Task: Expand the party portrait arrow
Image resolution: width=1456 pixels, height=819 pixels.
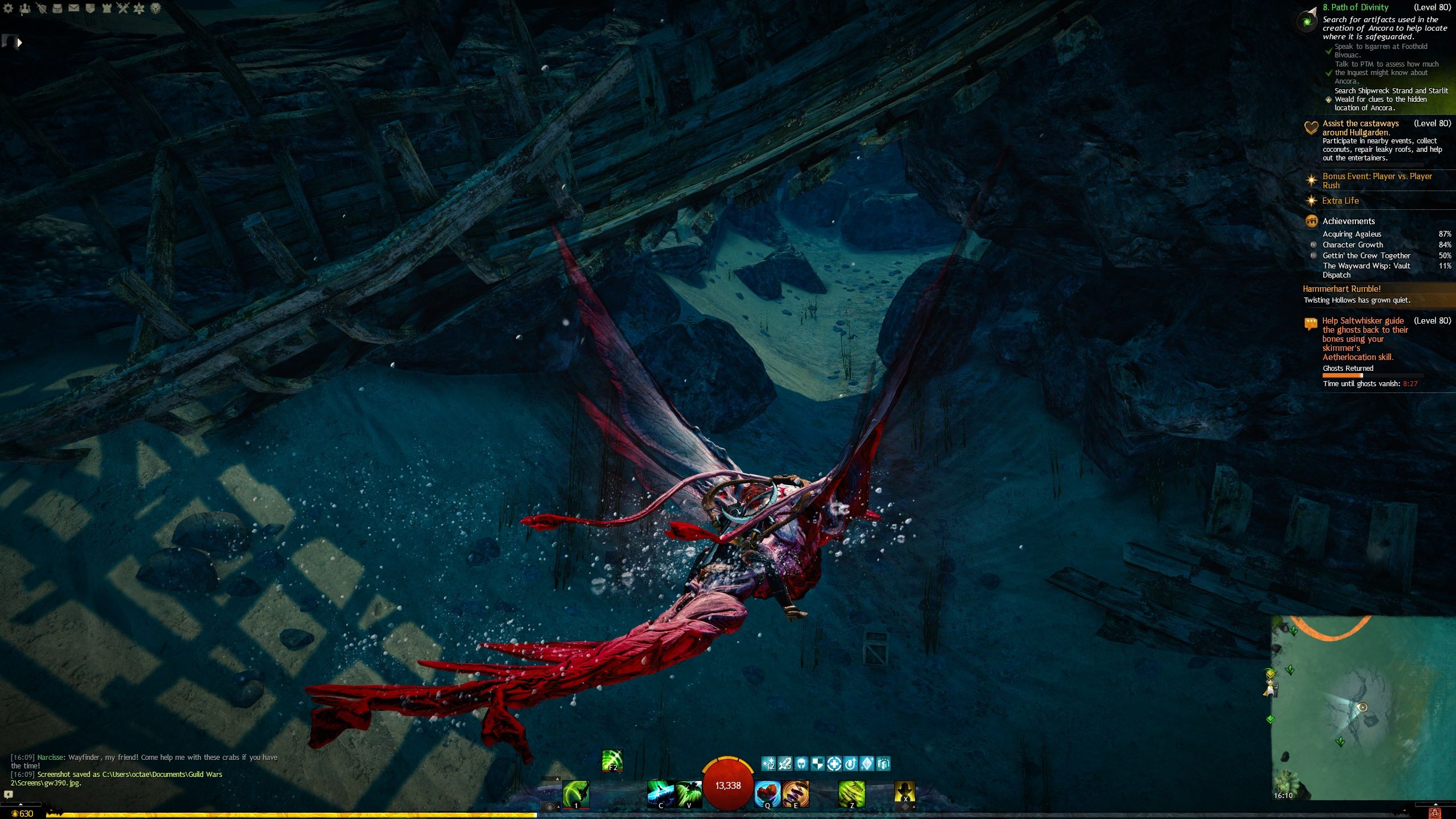Action: tap(20, 42)
